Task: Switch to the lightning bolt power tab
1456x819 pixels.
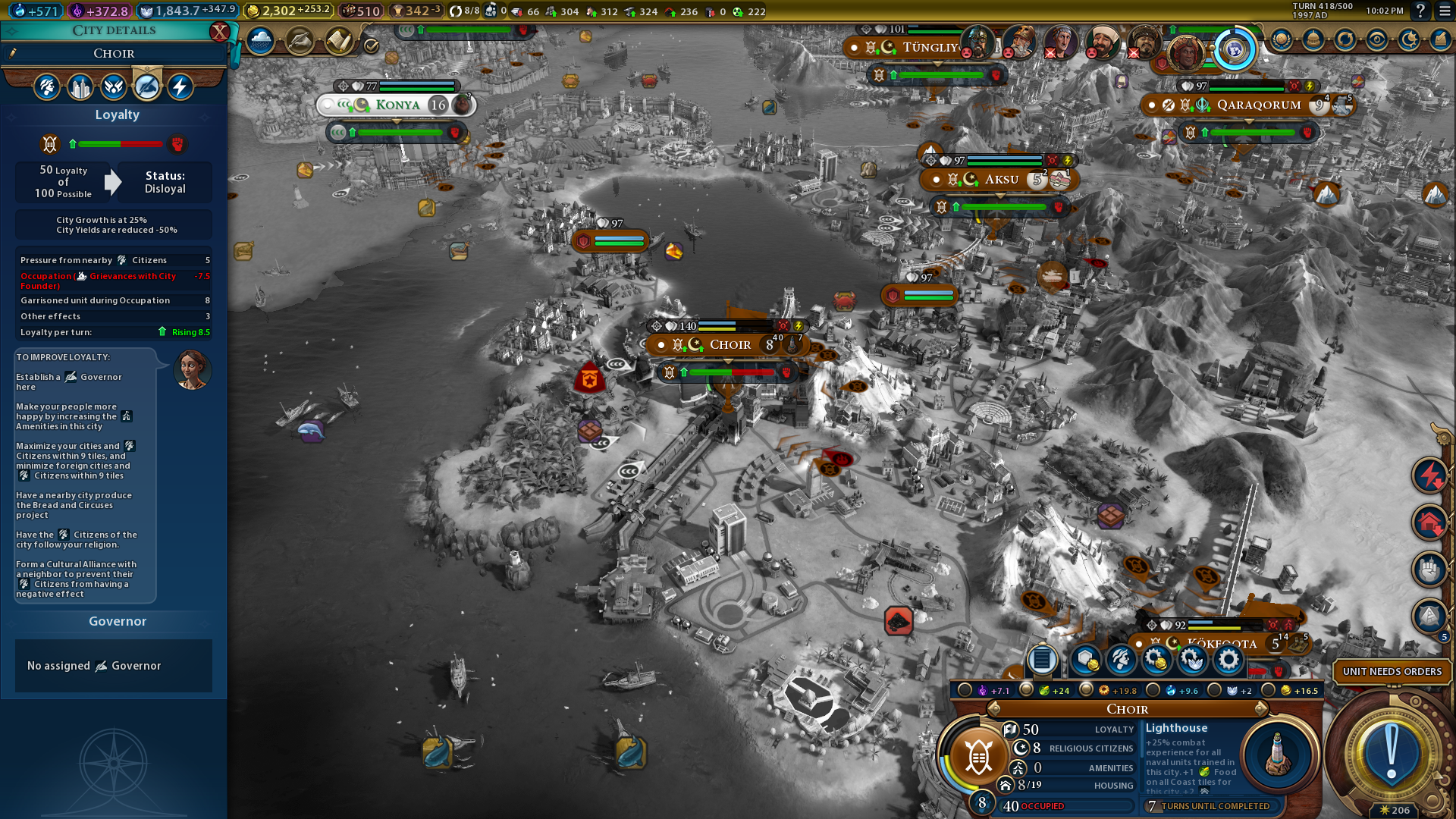Action: click(x=180, y=87)
